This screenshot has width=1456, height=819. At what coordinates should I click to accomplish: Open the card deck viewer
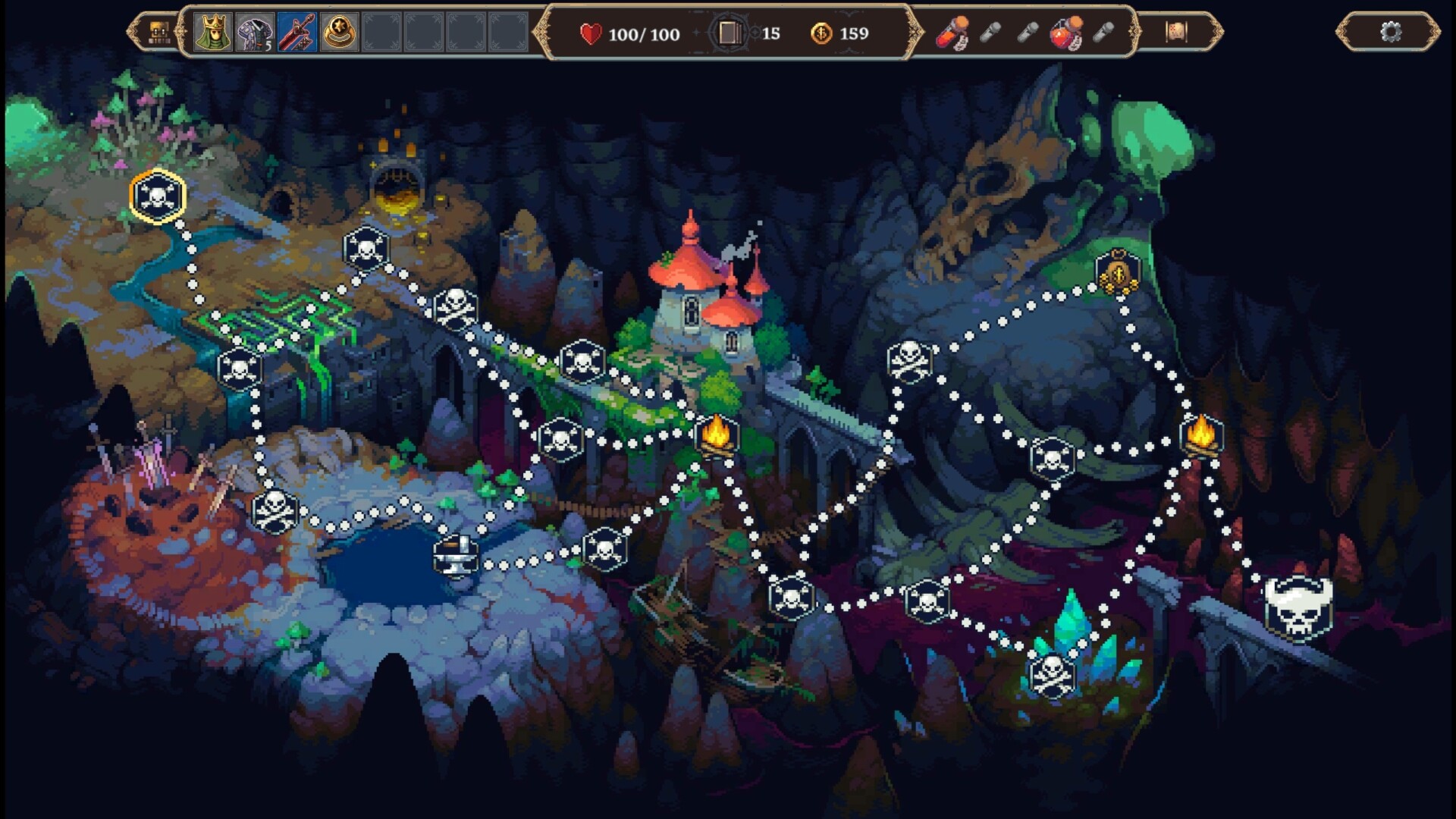[729, 33]
